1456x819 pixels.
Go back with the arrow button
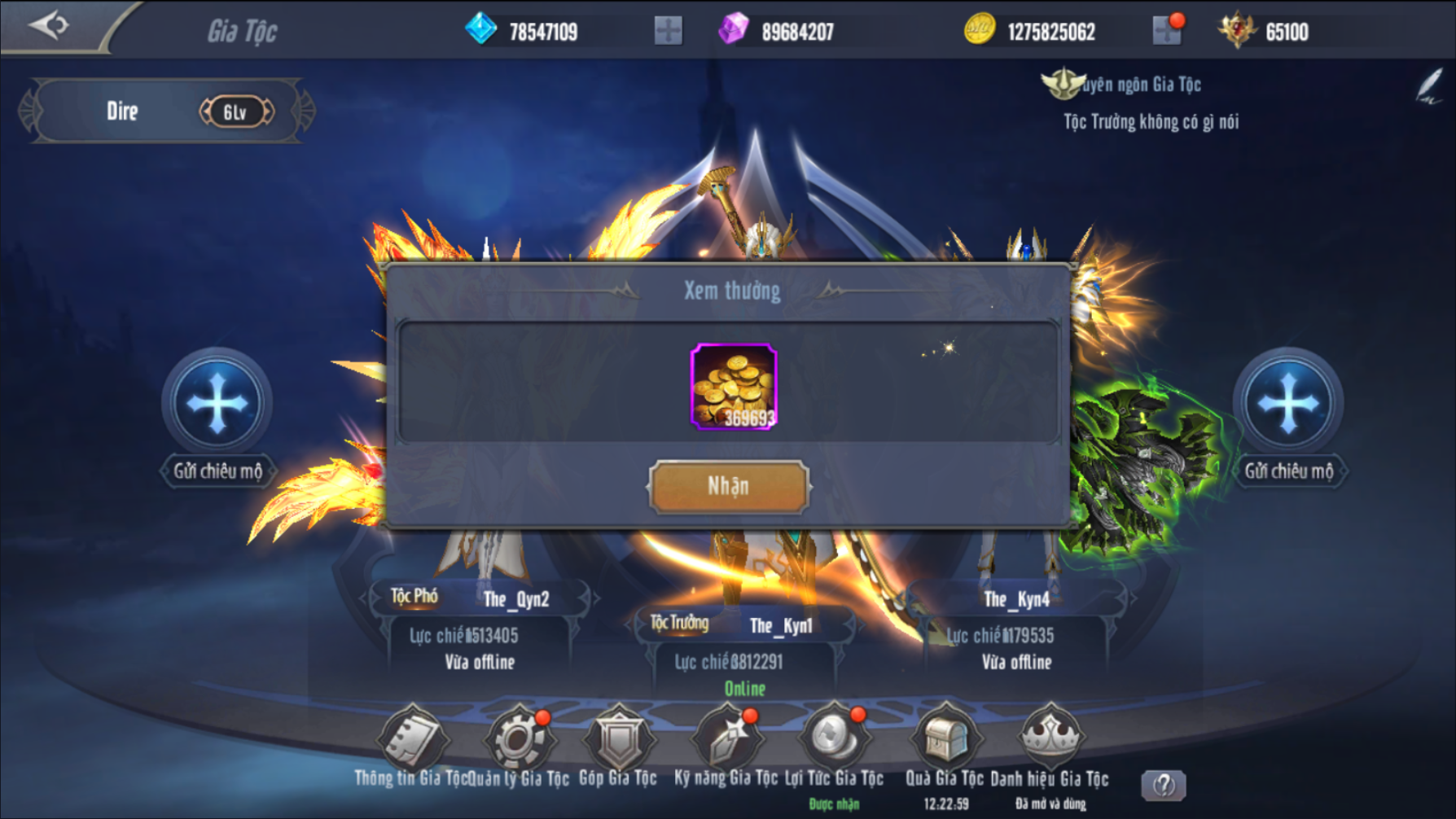49,25
